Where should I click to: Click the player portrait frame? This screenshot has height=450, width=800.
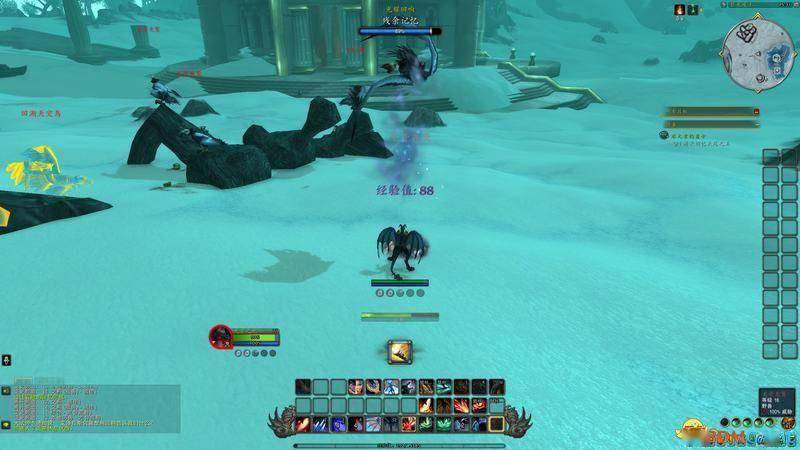[221, 336]
